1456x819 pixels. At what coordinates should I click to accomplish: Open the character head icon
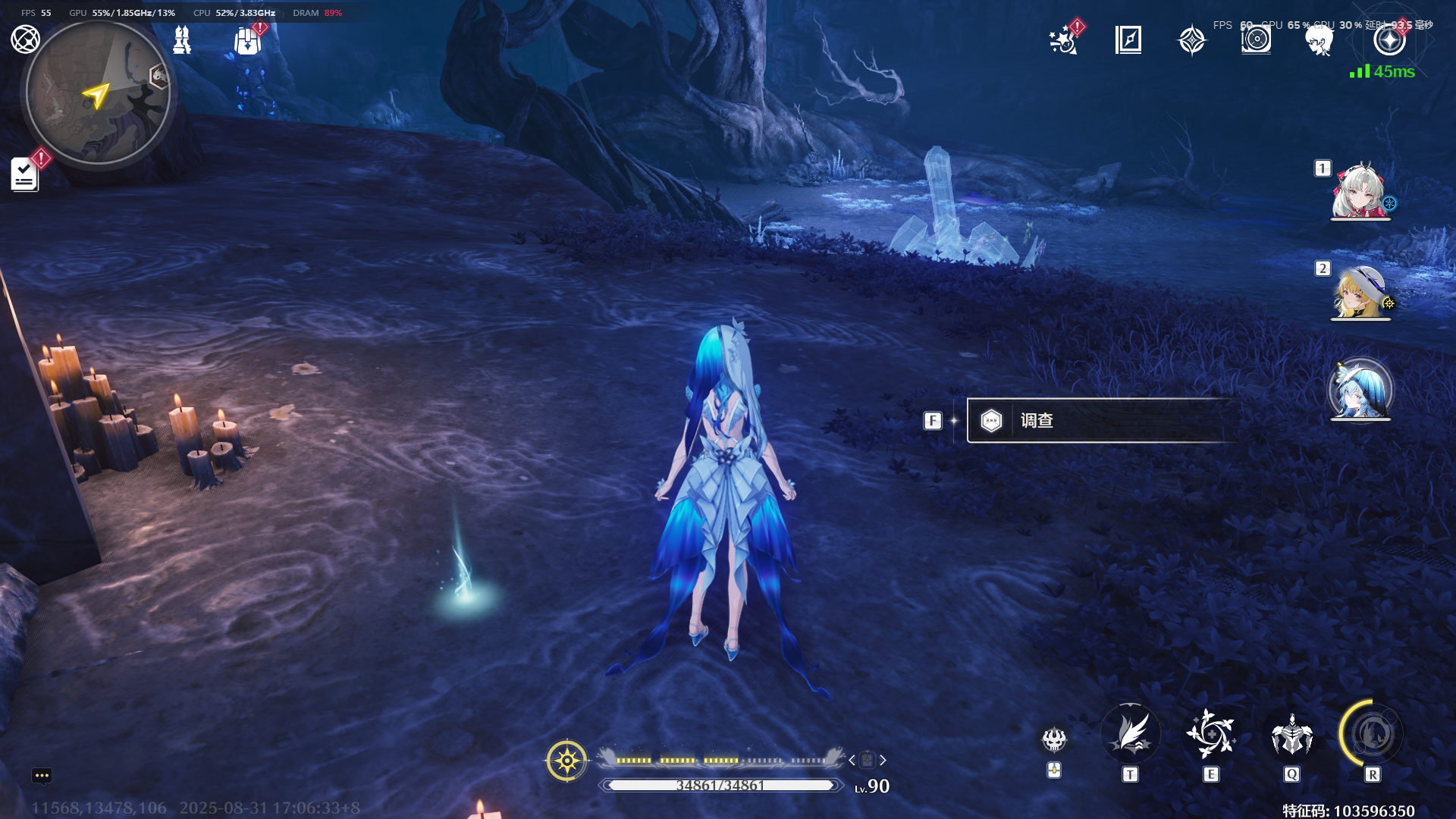coord(1319,40)
